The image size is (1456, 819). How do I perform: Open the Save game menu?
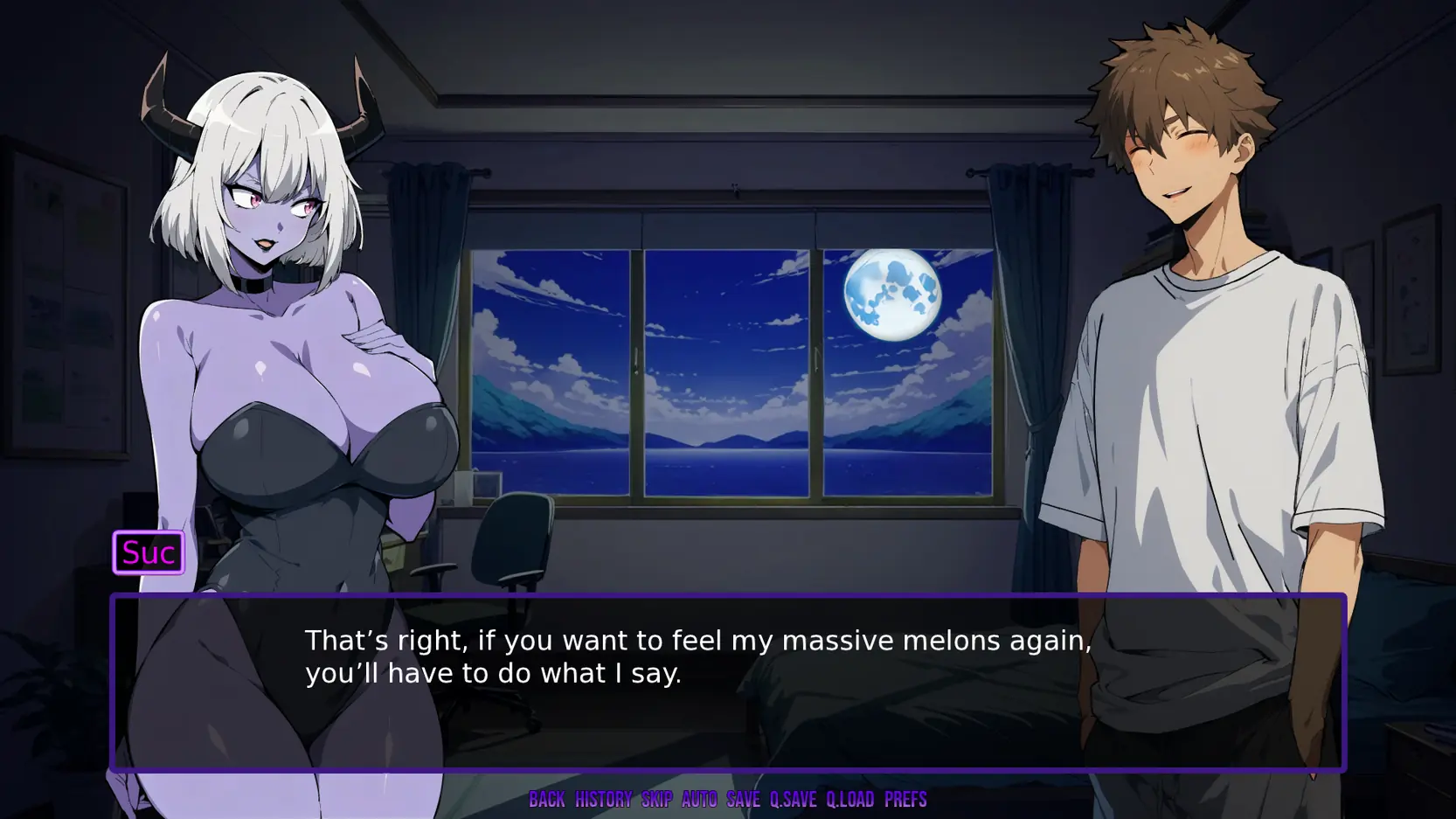click(x=743, y=799)
